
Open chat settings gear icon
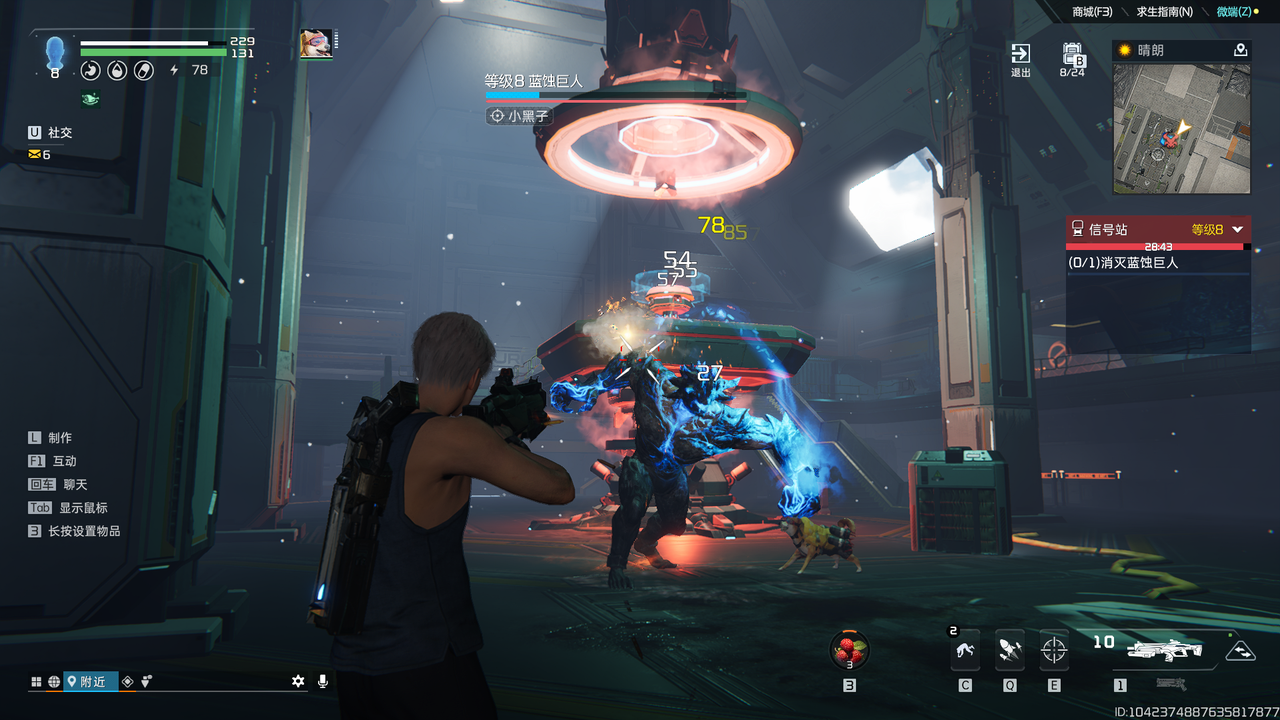tap(298, 681)
